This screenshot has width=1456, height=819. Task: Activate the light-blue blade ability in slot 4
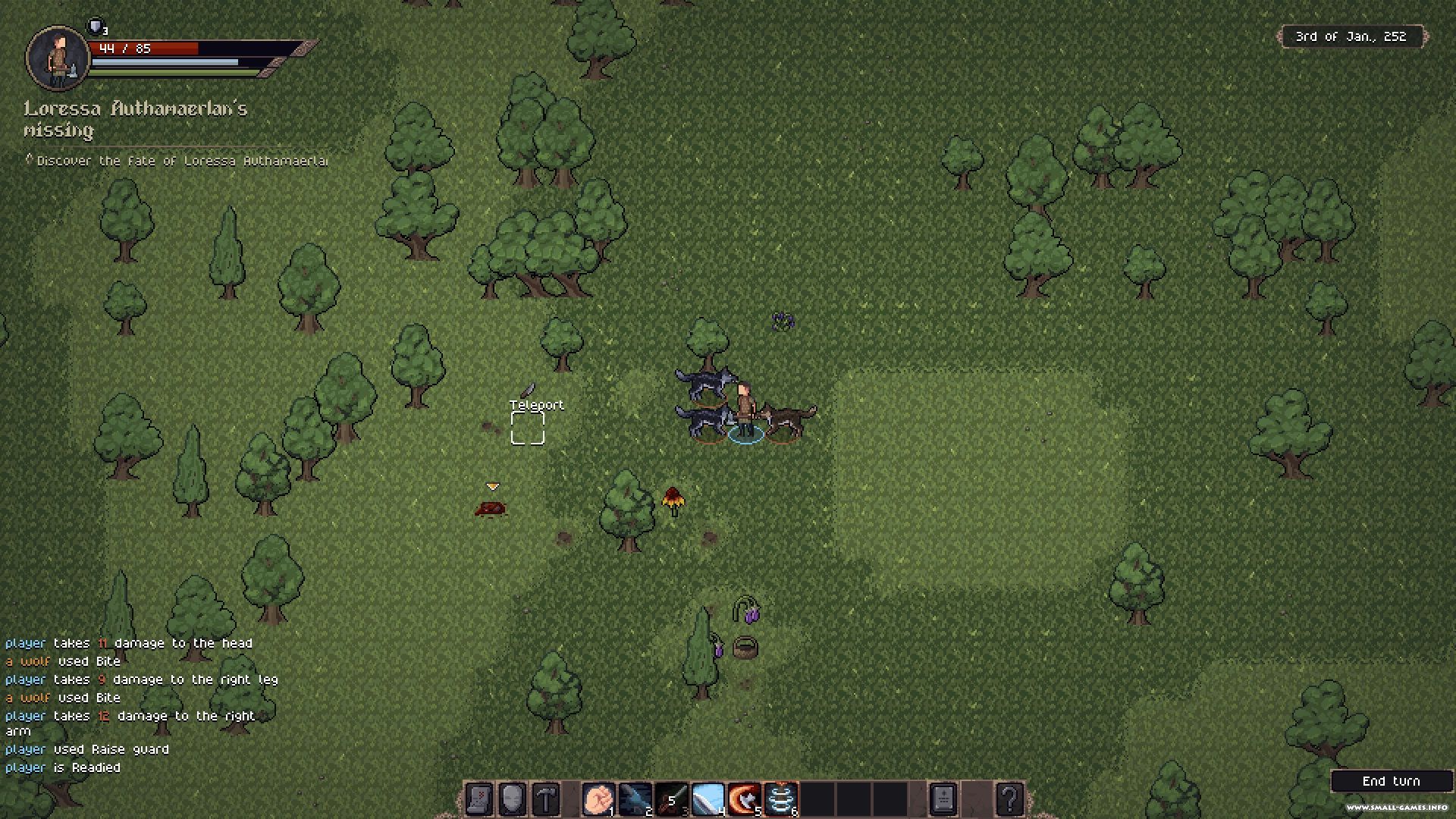708,799
